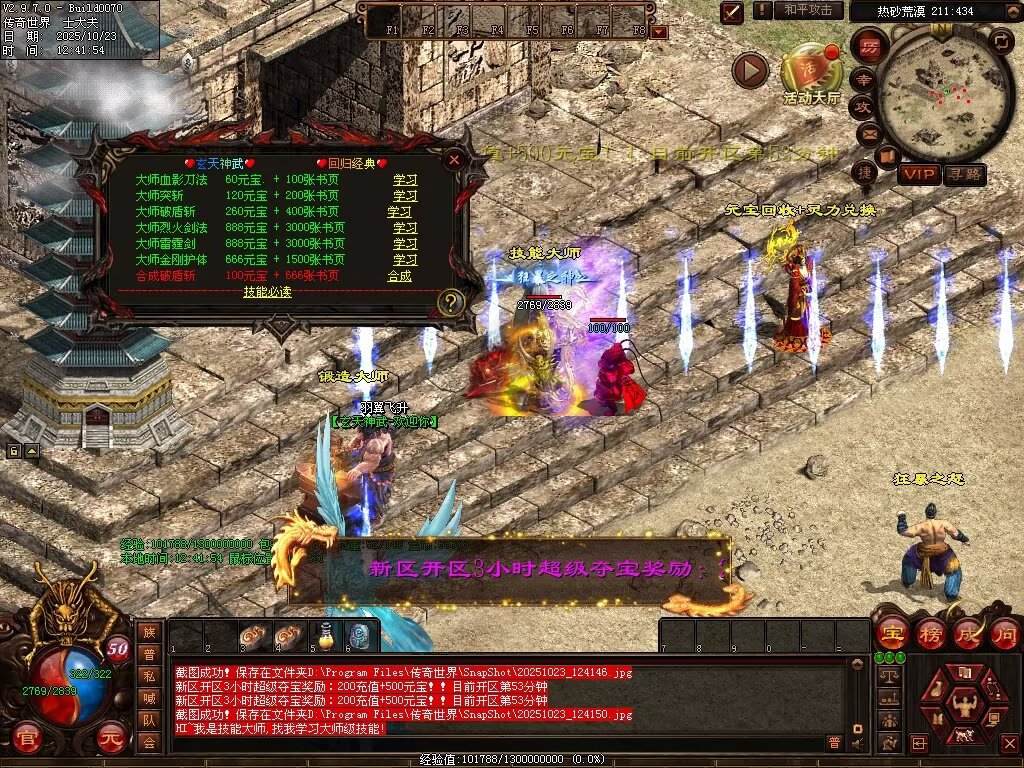
Task: Switch chat channel to 私 private
Action: [149, 676]
